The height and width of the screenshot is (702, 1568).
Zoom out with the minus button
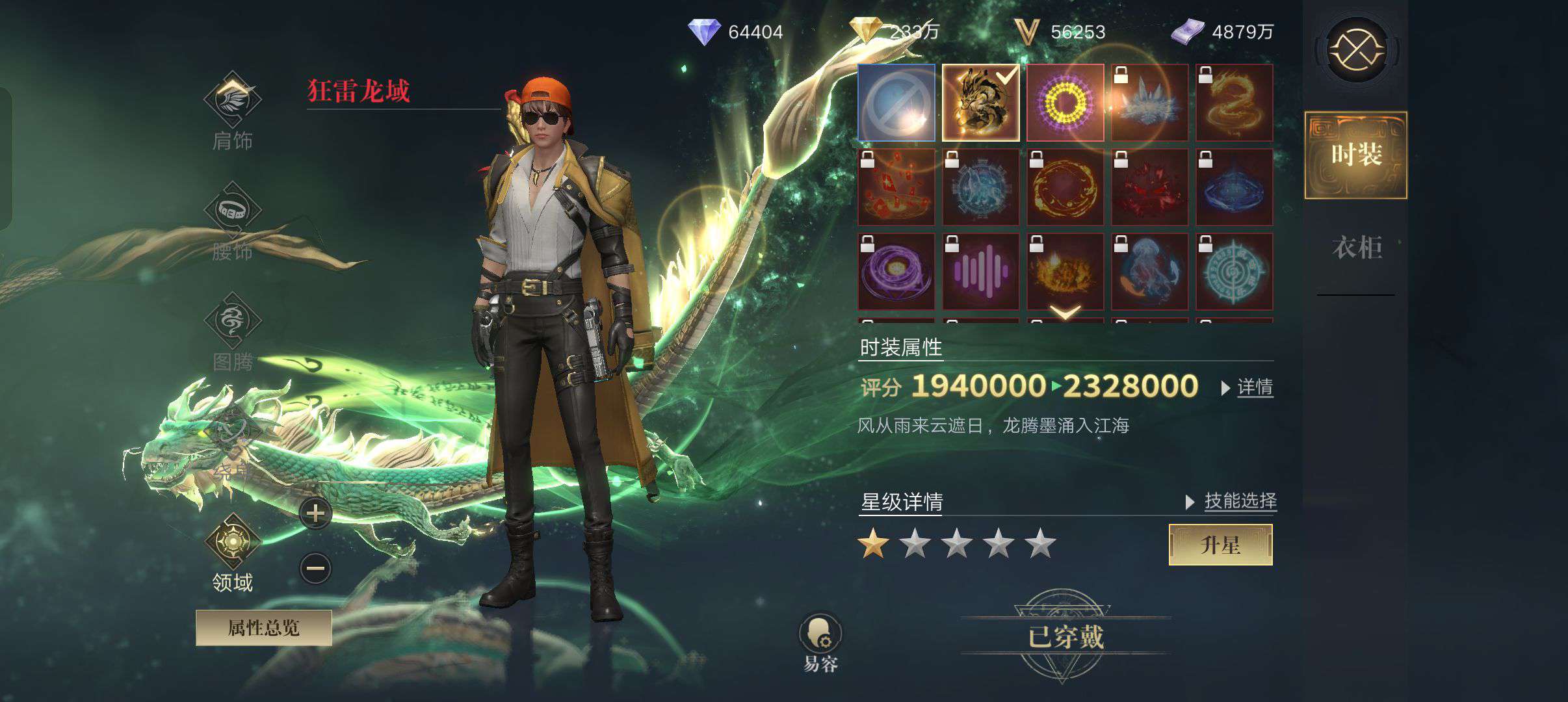tap(315, 569)
